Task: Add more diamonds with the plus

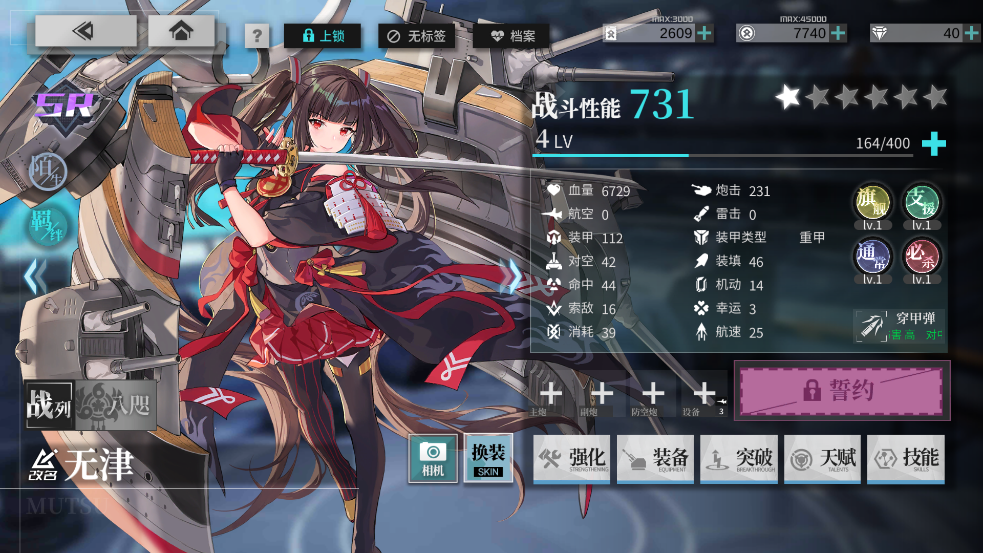Action: pyautogui.click(x=973, y=33)
